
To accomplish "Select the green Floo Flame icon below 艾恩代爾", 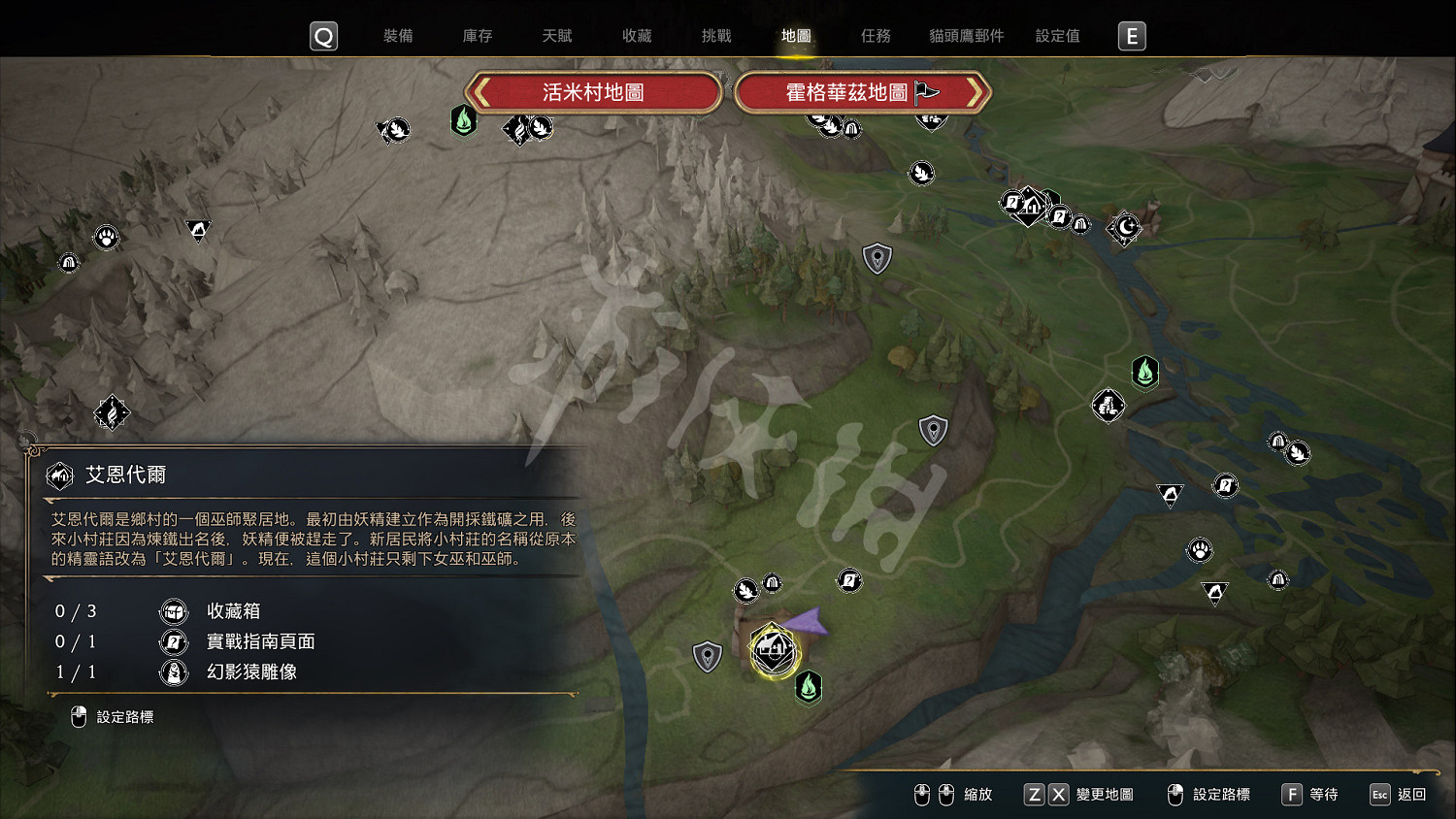I will (809, 687).
